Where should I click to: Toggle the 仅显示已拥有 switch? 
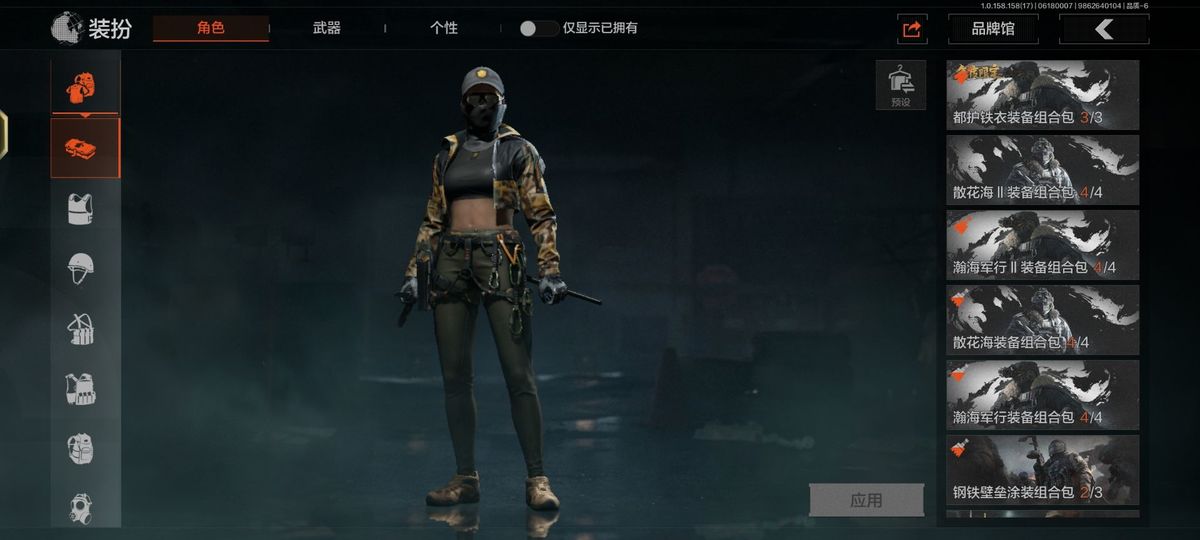pyautogui.click(x=539, y=28)
